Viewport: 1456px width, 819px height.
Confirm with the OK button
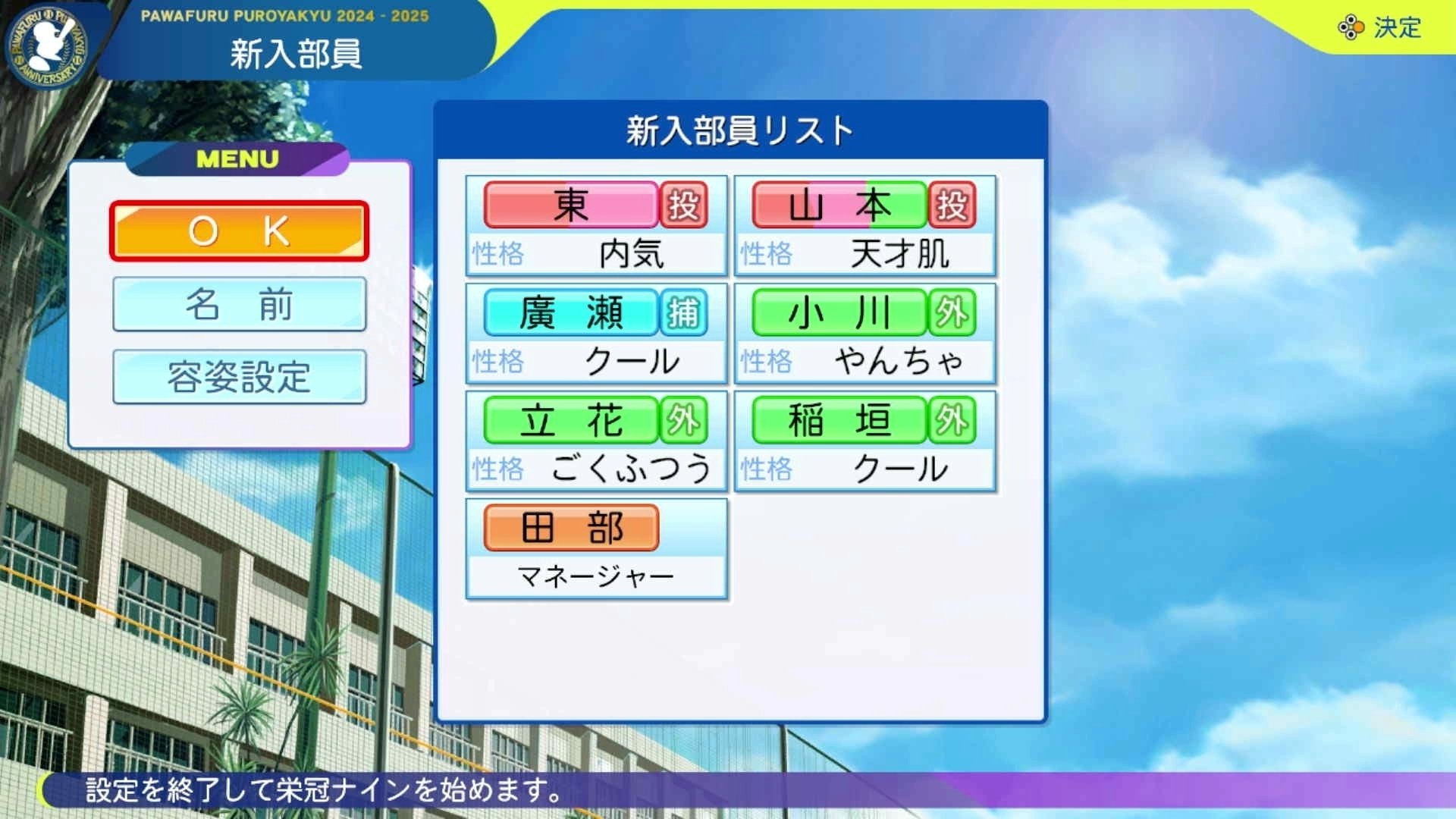pos(239,230)
